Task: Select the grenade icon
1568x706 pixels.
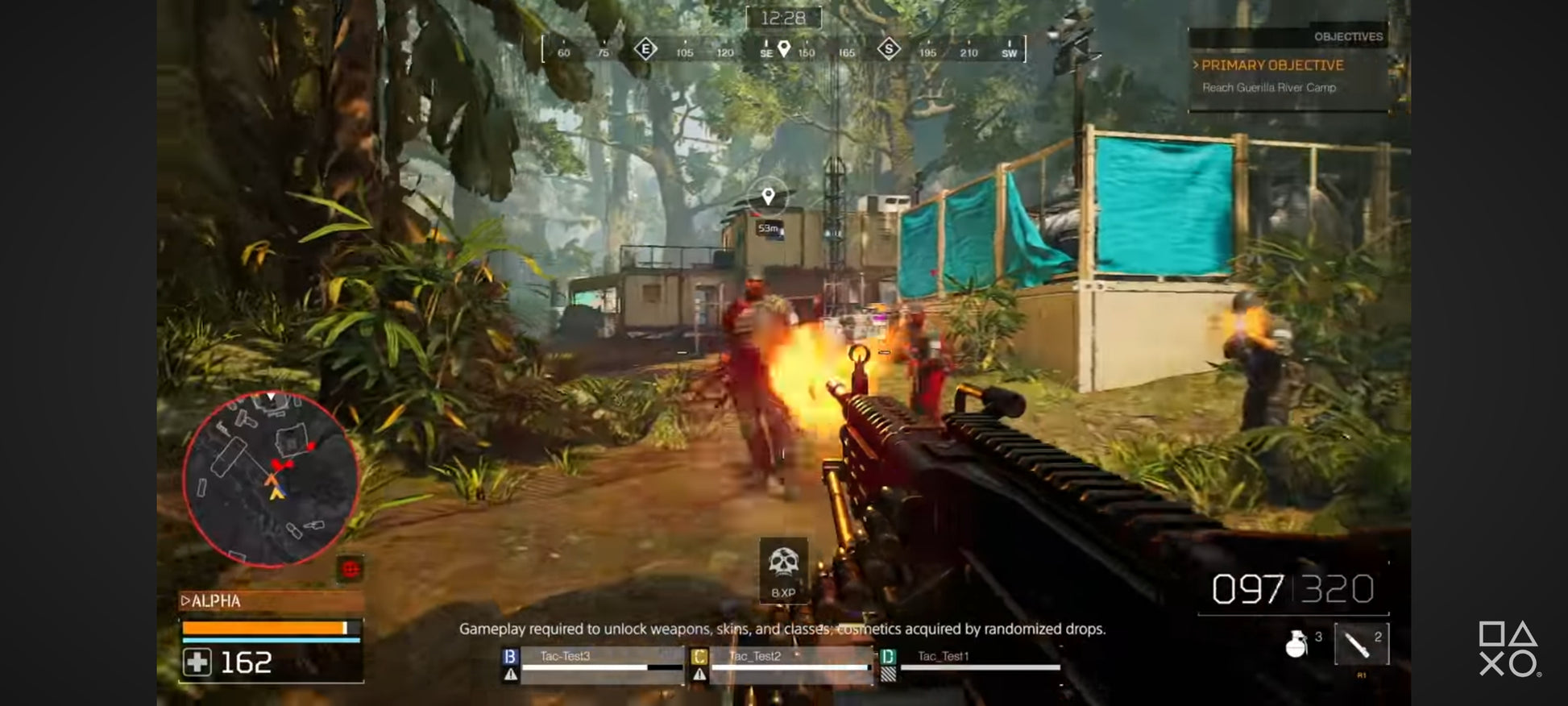Action: tap(1296, 644)
